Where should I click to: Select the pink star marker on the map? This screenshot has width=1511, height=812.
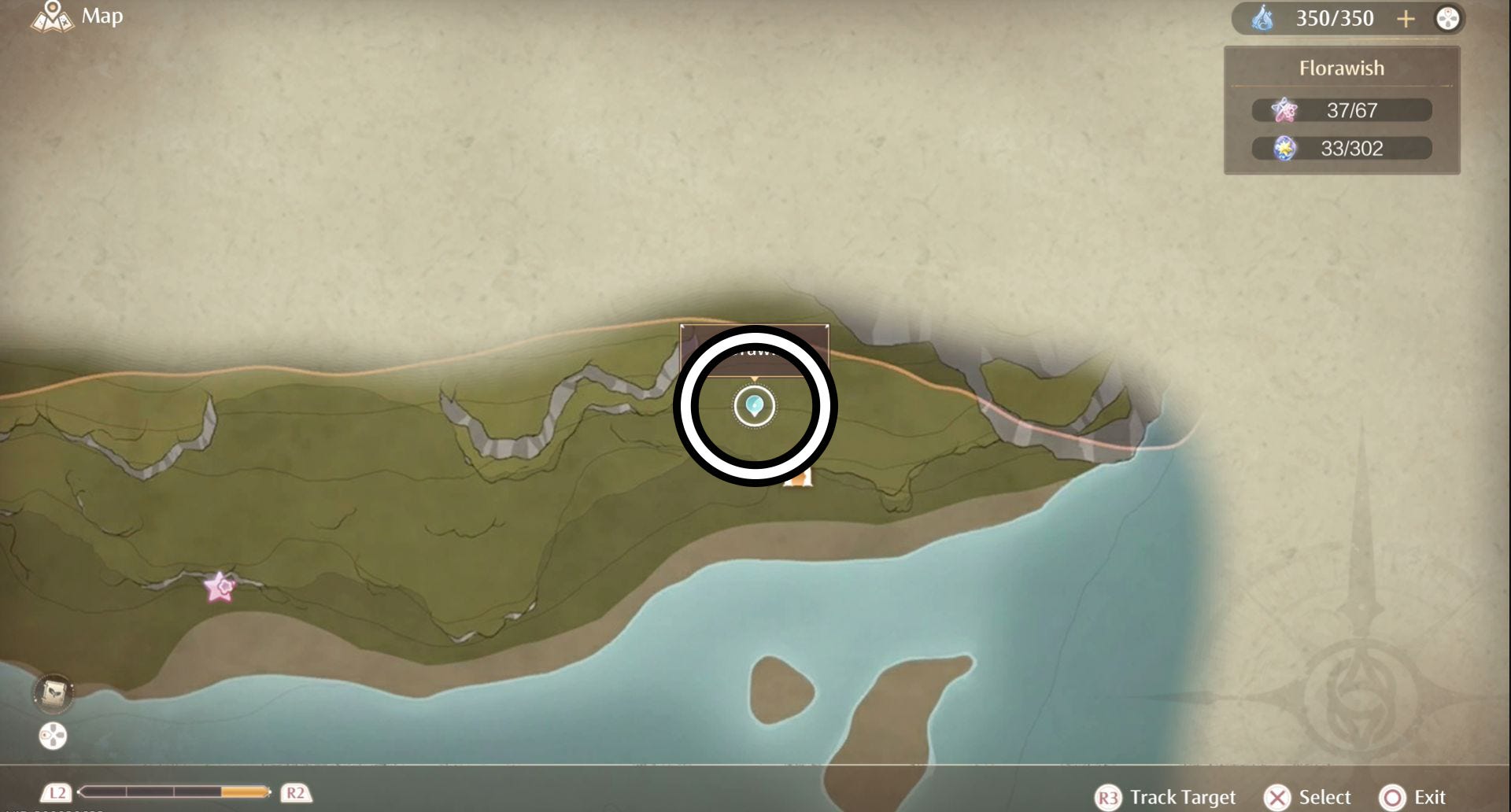[x=220, y=587]
